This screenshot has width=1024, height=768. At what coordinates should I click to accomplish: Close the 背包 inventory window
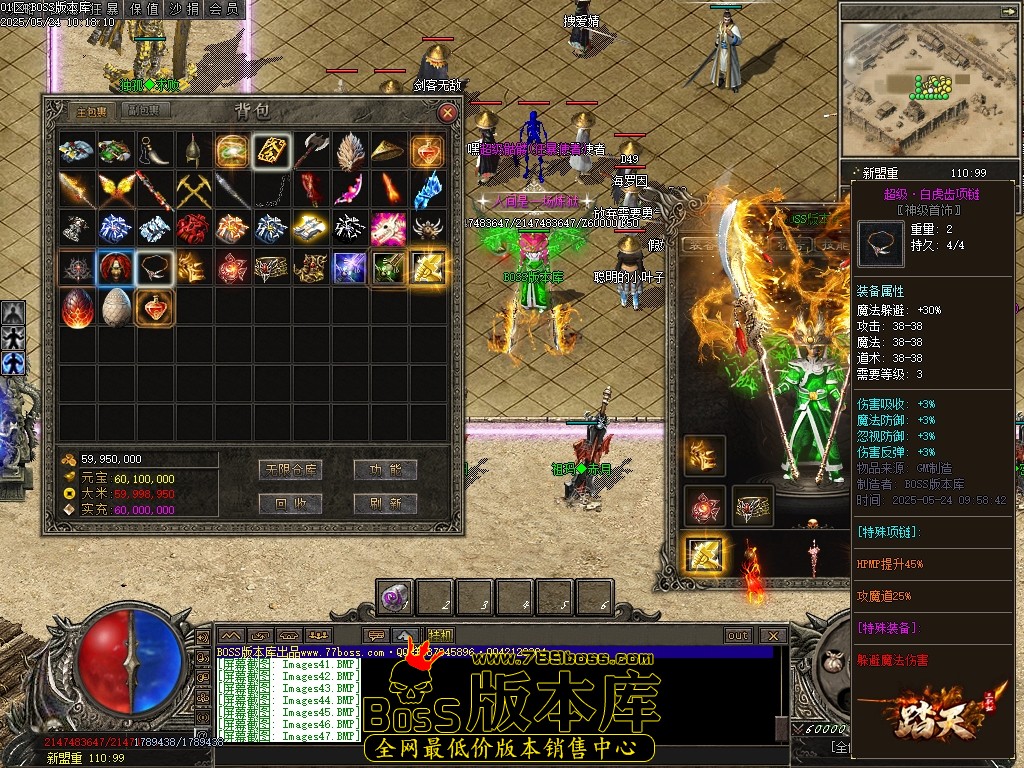(448, 113)
